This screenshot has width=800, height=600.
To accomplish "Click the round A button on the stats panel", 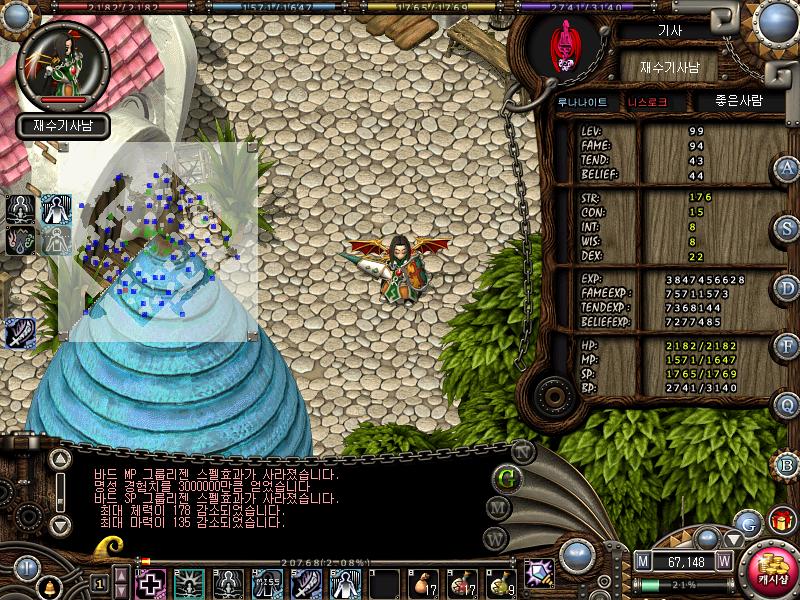I will tap(787, 168).
